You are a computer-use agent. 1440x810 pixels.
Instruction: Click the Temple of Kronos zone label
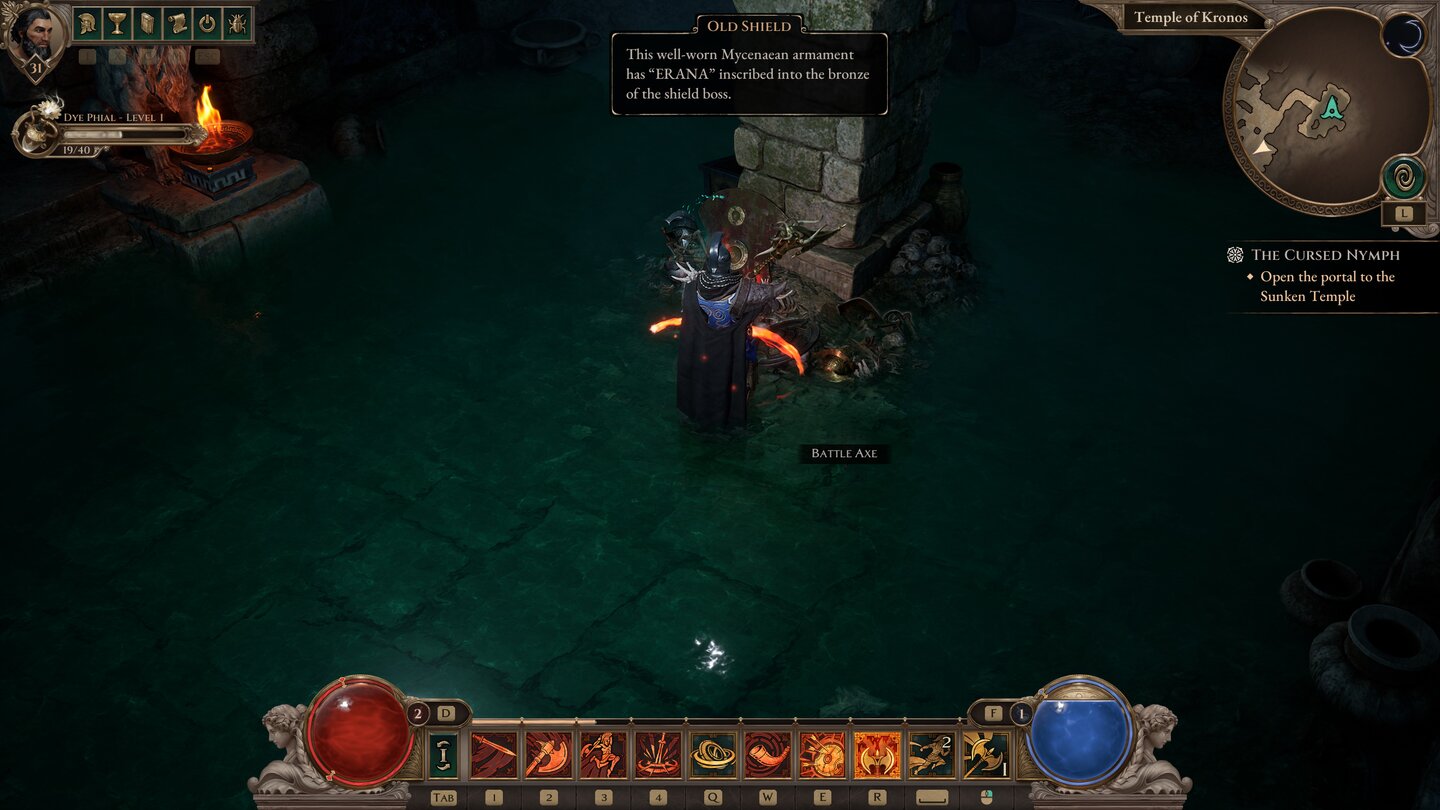pyautogui.click(x=1190, y=17)
